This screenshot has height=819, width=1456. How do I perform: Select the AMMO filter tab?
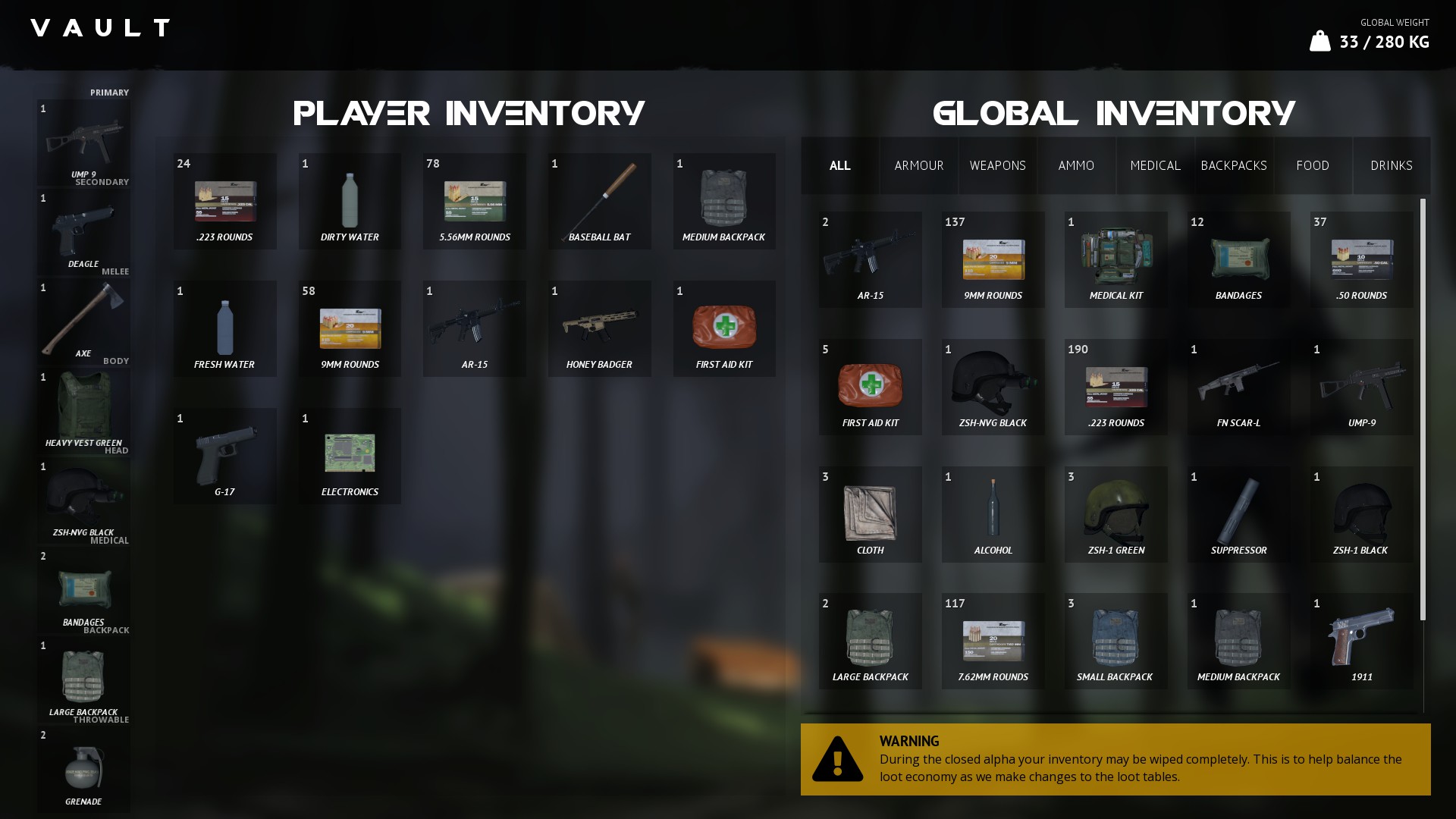coord(1076,165)
